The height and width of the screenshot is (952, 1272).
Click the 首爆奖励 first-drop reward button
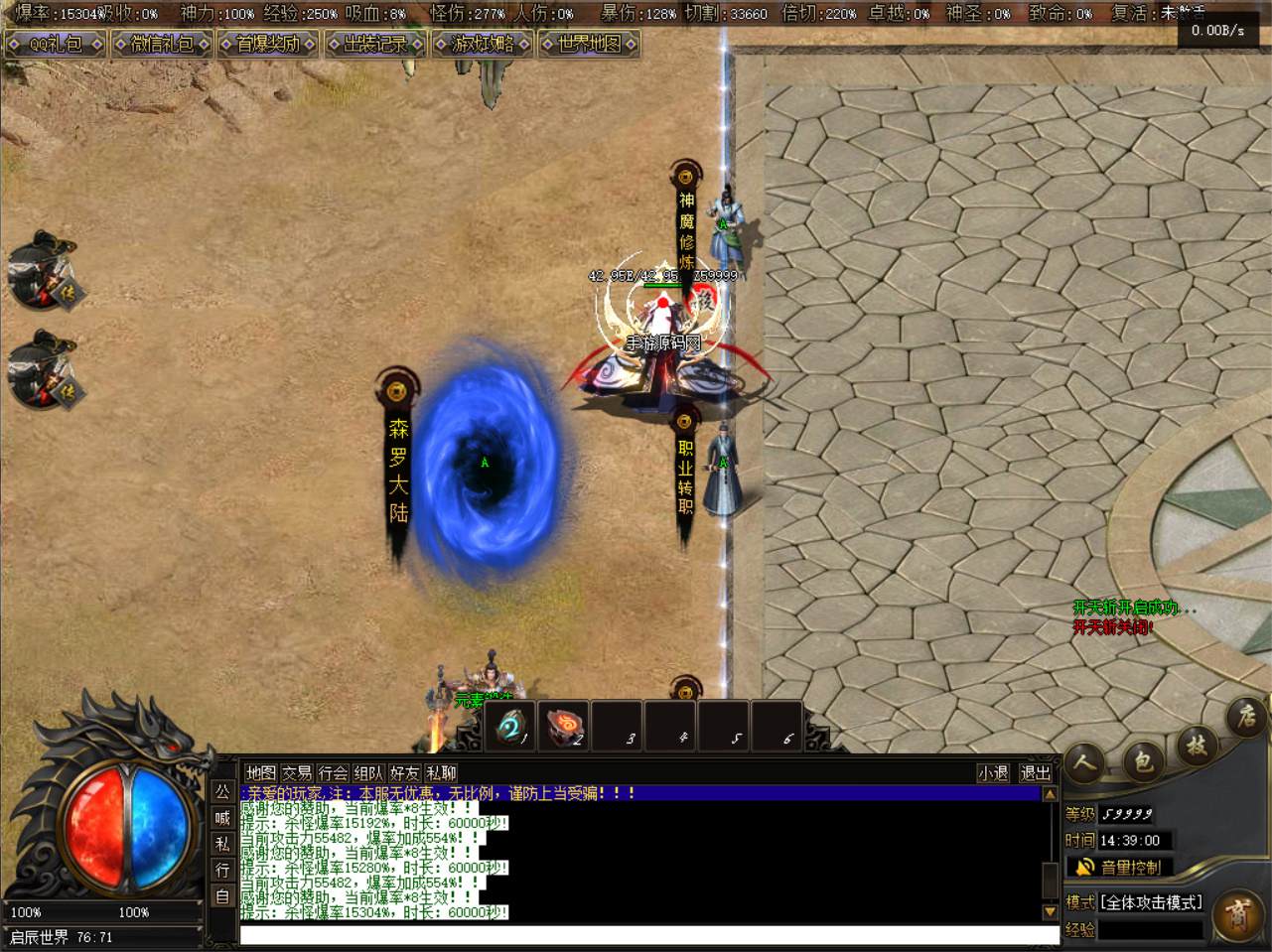(268, 44)
